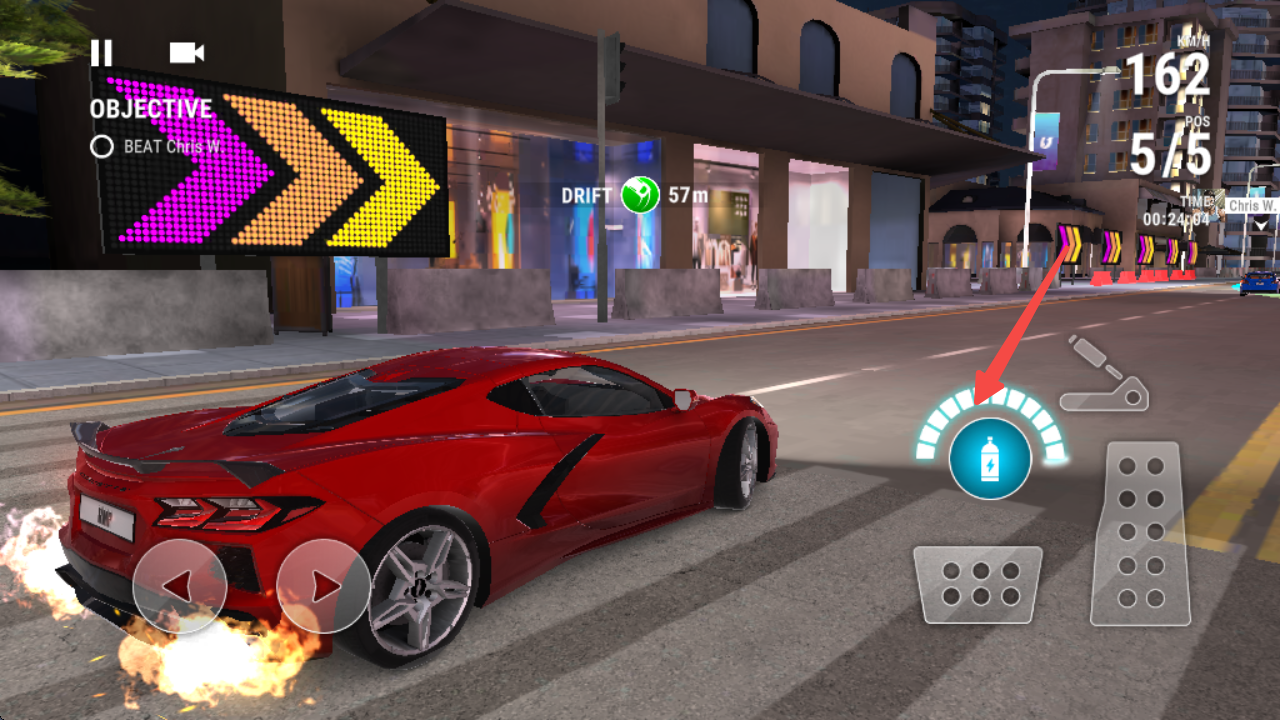The image size is (1280, 720).
Task: Tap the wide brake pedal
Action: 978,584
